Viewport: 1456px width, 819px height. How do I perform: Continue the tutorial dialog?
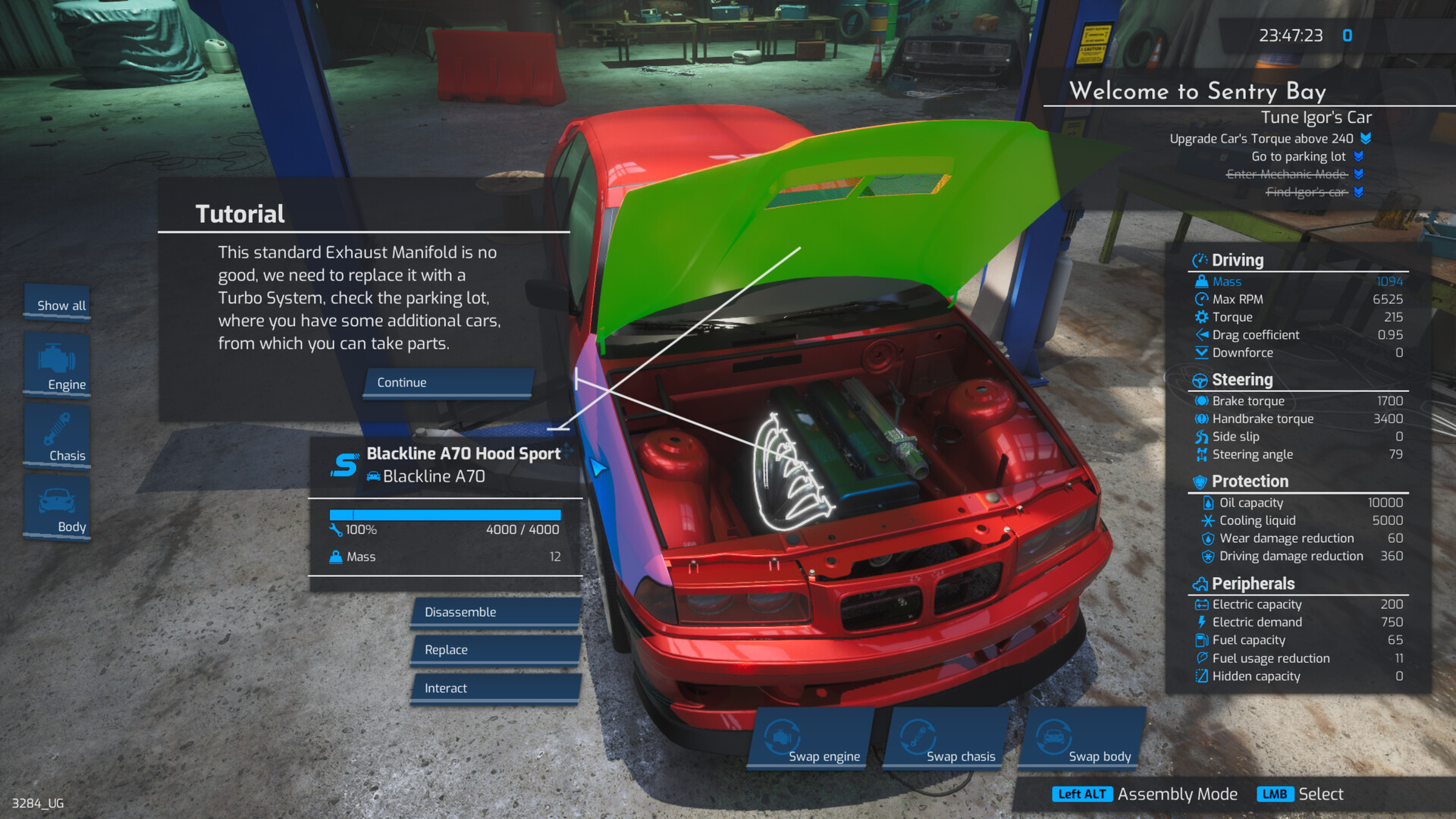click(447, 383)
